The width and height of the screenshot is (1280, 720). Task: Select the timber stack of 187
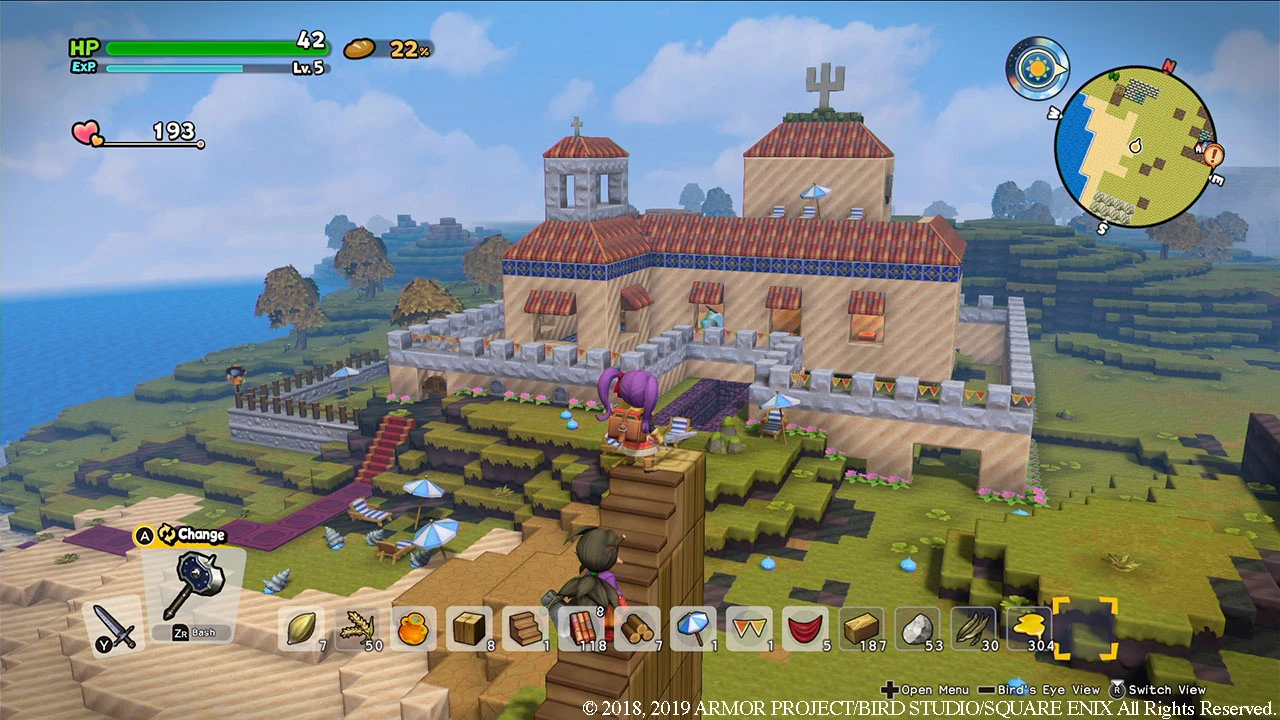point(859,628)
